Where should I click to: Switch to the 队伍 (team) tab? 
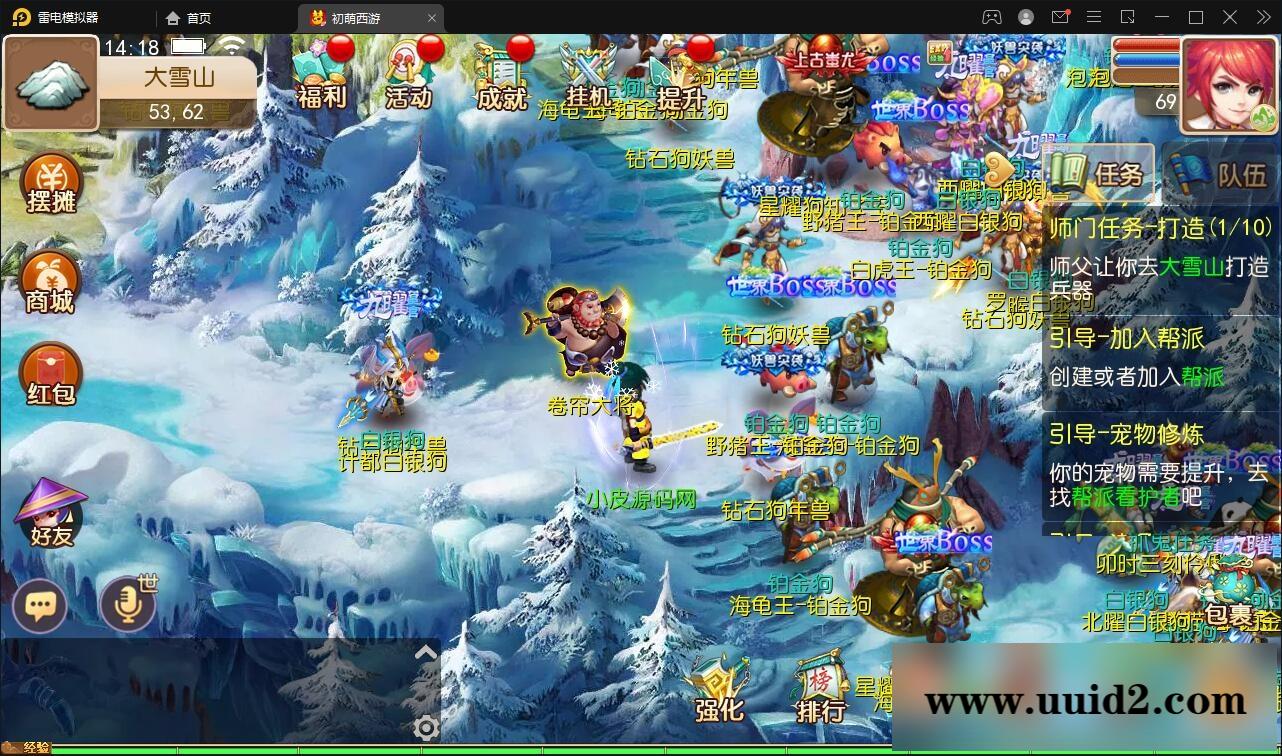pos(1221,175)
